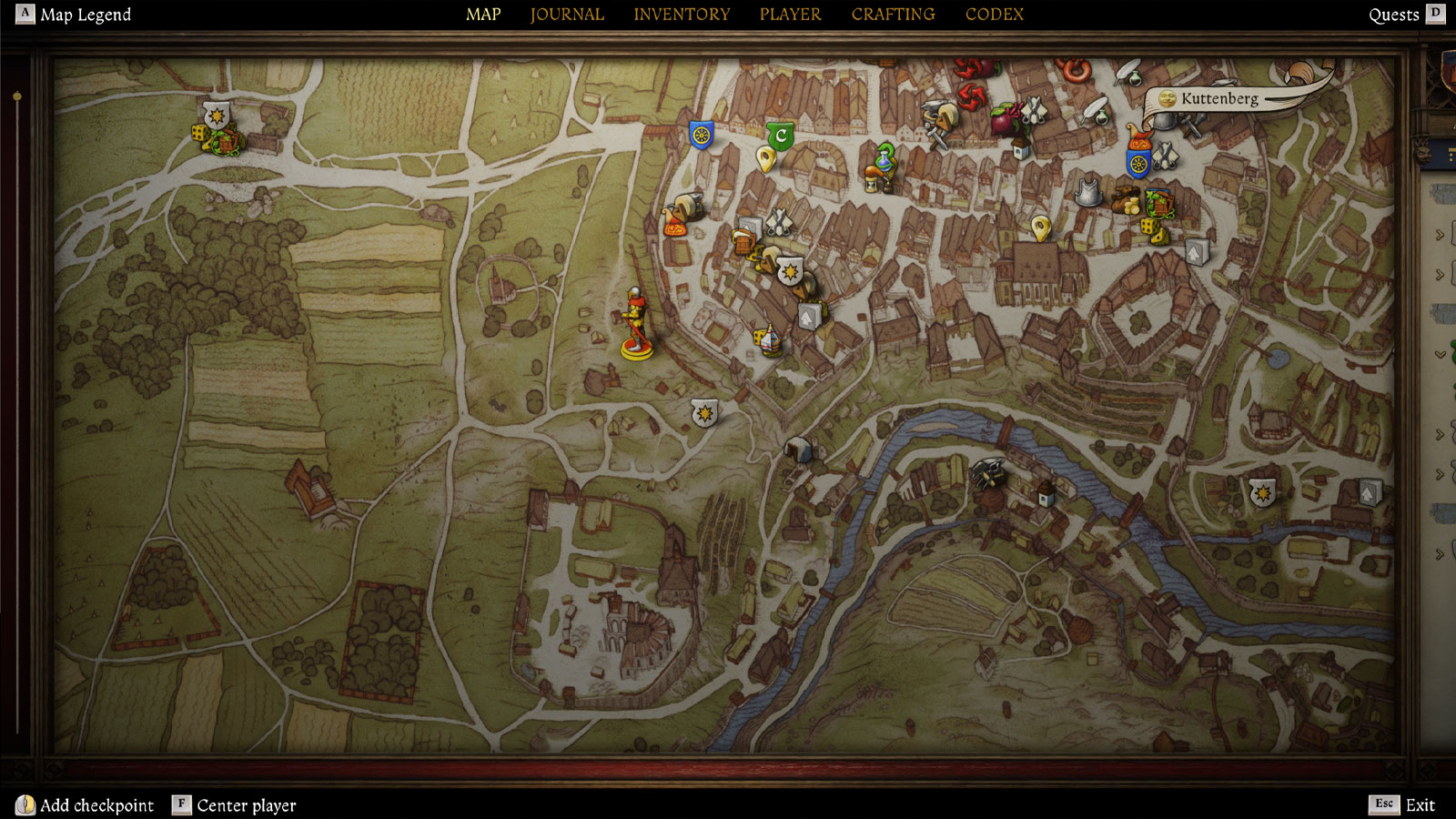Open the Inventory tab
This screenshot has height=819, width=1456.
point(682,15)
